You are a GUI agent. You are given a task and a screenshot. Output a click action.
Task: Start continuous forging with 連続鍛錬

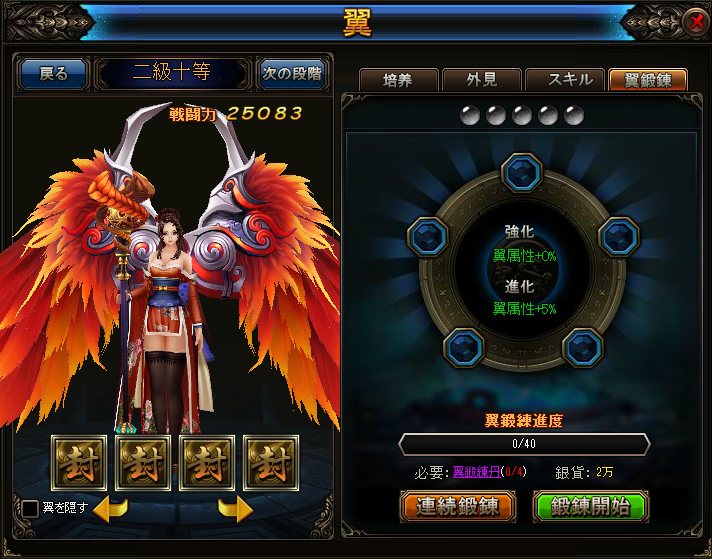pos(458,506)
